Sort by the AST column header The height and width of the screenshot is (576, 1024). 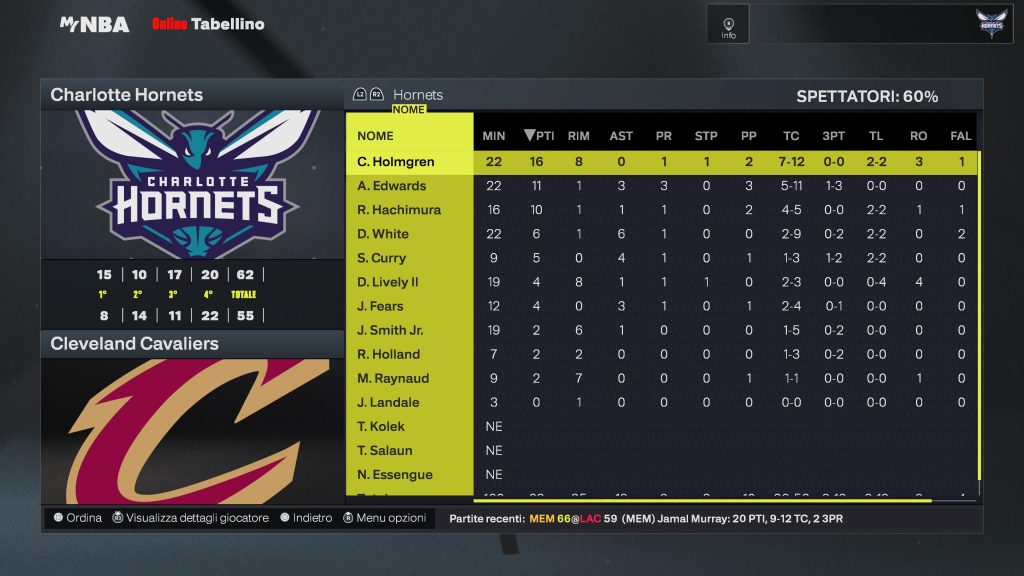pos(621,136)
